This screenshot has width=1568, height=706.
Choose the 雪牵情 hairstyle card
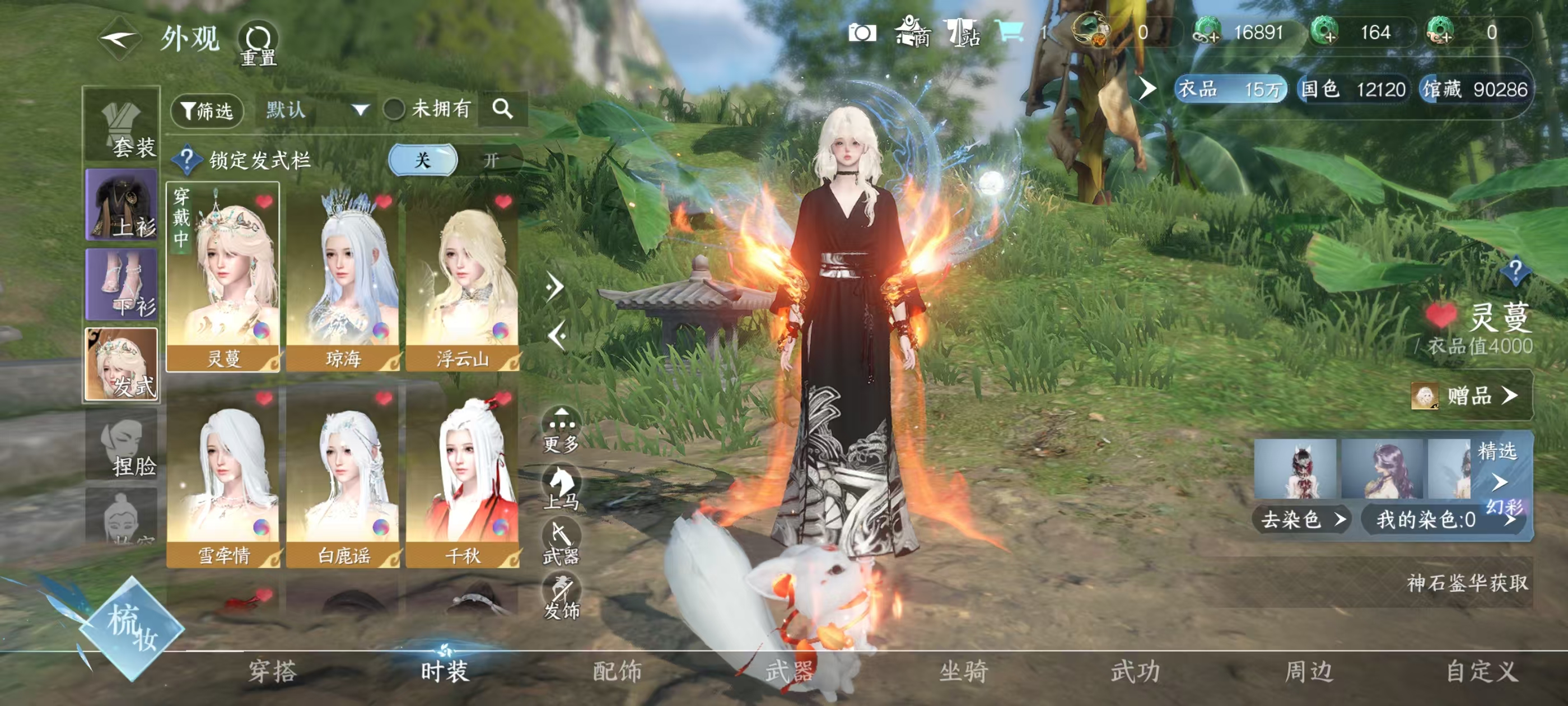coord(223,475)
